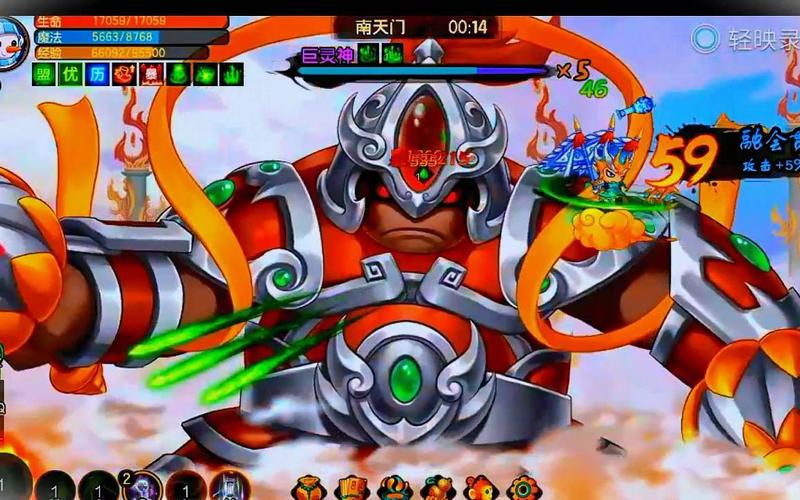
Task: Open the skill book menu icon
Action: (x=352, y=488)
